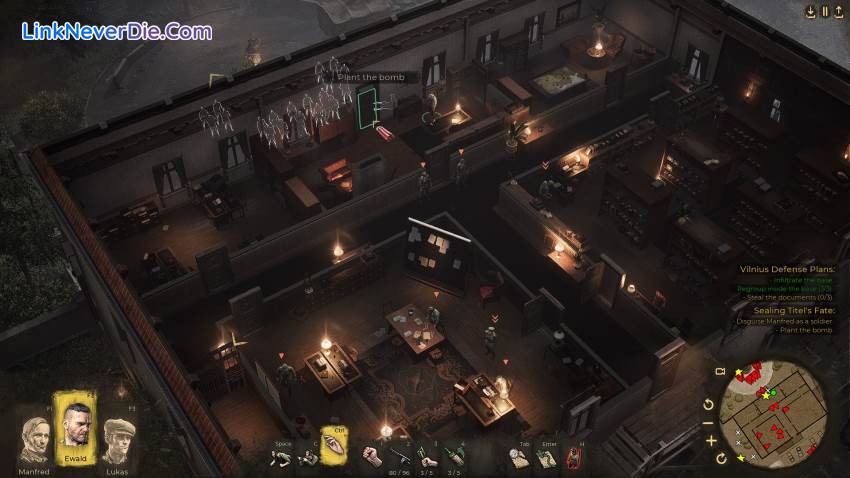Screen dimensions: 850x478
Task: Zoom in with the plus button
Action: [711, 440]
